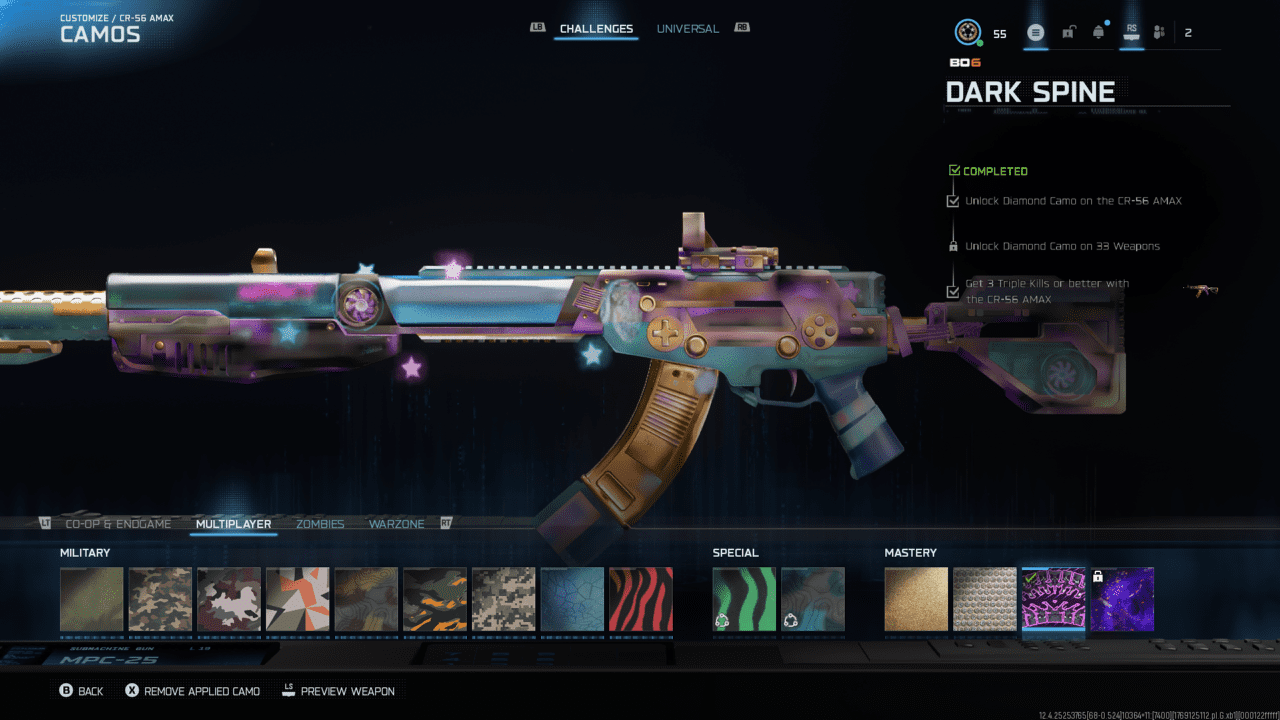Select the locked purple mastery camo
1280x720 pixels.
click(x=1122, y=599)
